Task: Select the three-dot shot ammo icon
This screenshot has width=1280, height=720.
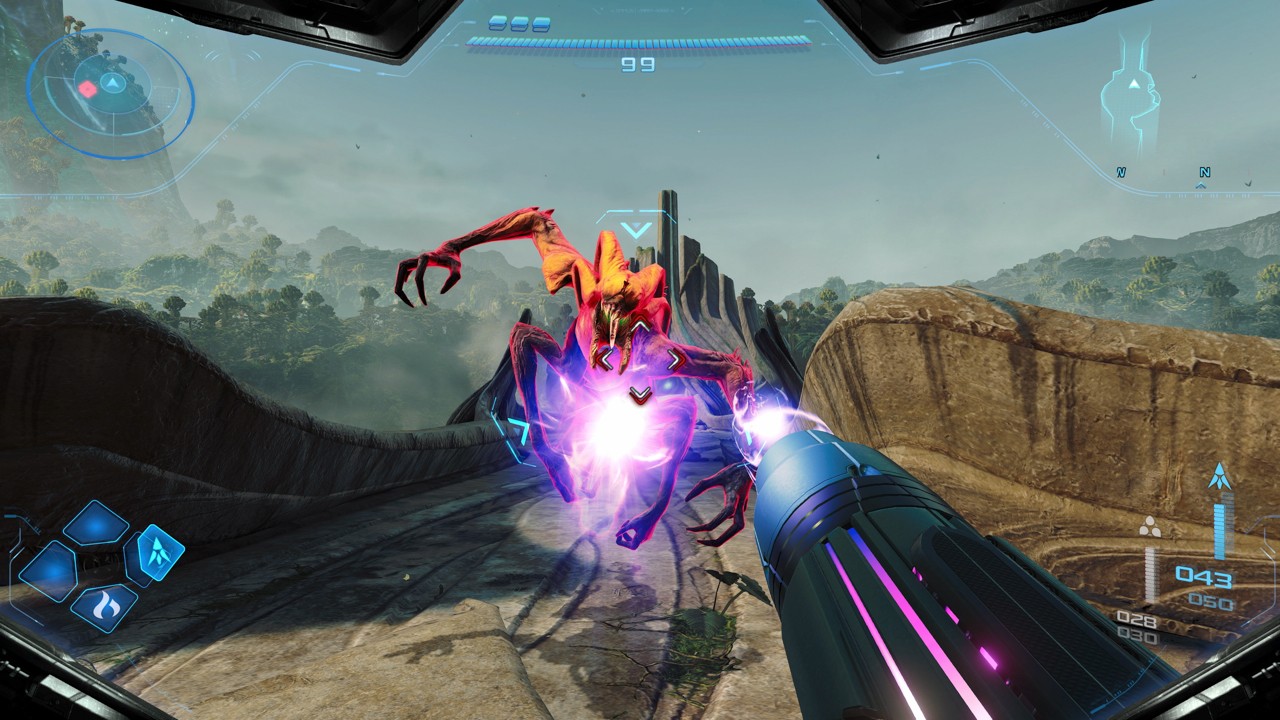Action: click(x=1151, y=527)
